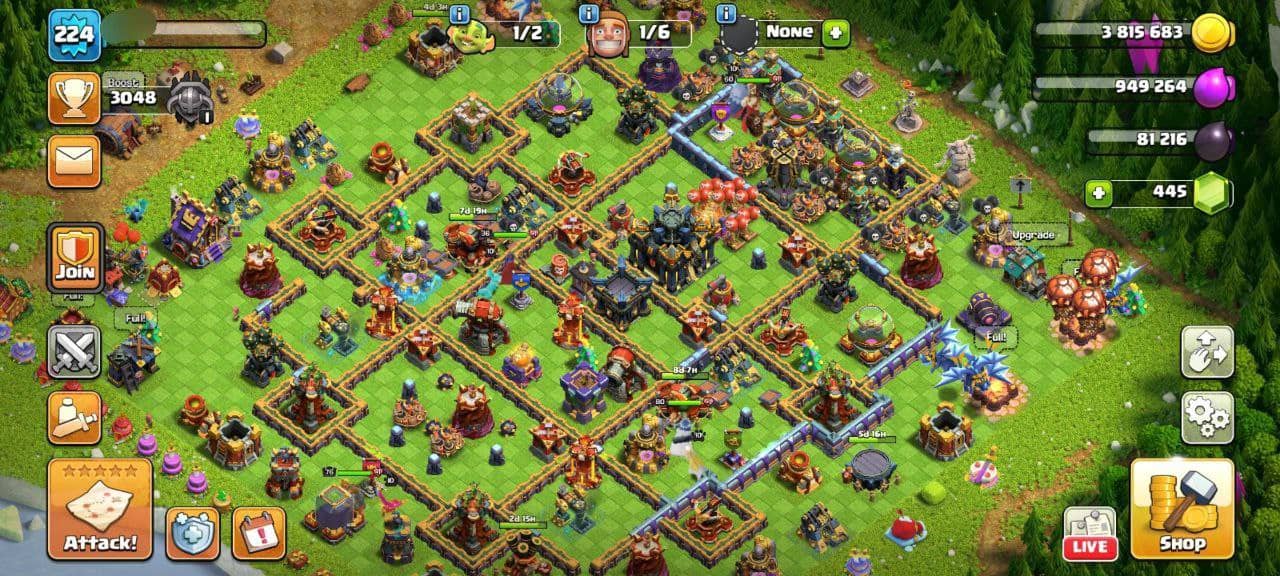Open the LIVE news button
Image resolution: width=1280 pixels, height=576 pixels.
(x=1089, y=534)
